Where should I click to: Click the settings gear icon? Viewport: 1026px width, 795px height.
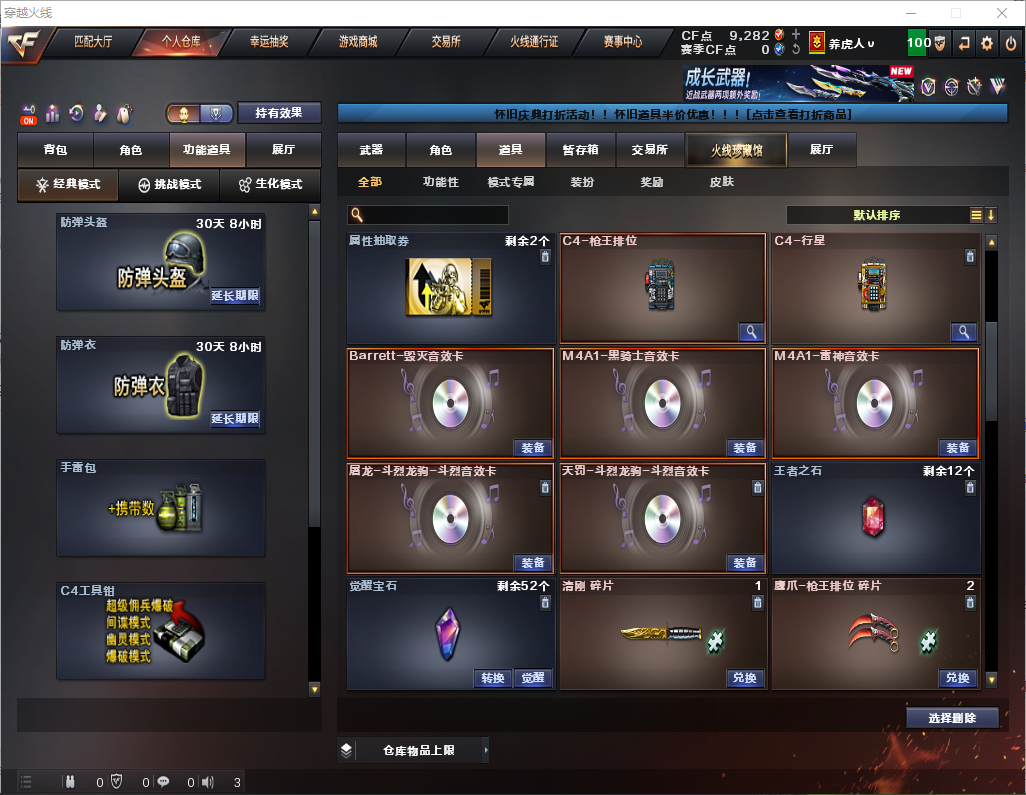click(987, 43)
